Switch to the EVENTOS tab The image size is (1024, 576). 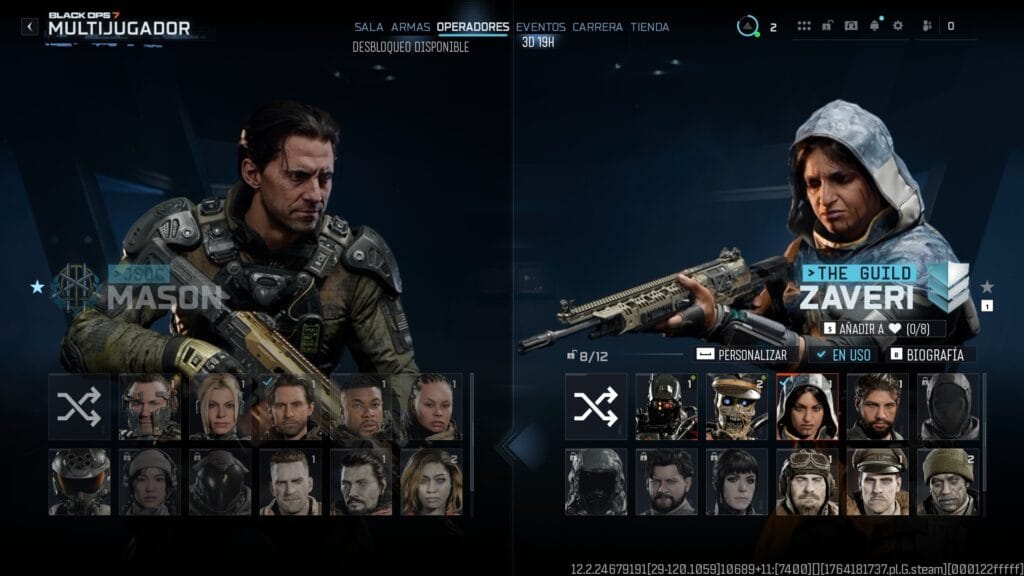(x=540, y=27)
